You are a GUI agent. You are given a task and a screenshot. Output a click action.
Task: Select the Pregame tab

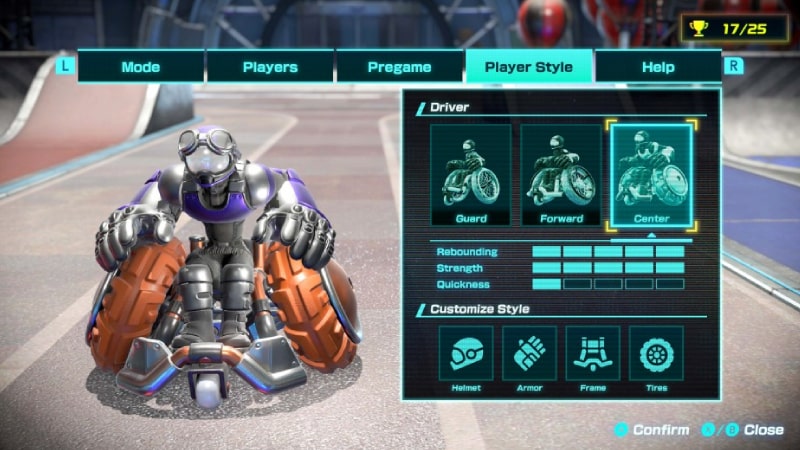(399, 67)
